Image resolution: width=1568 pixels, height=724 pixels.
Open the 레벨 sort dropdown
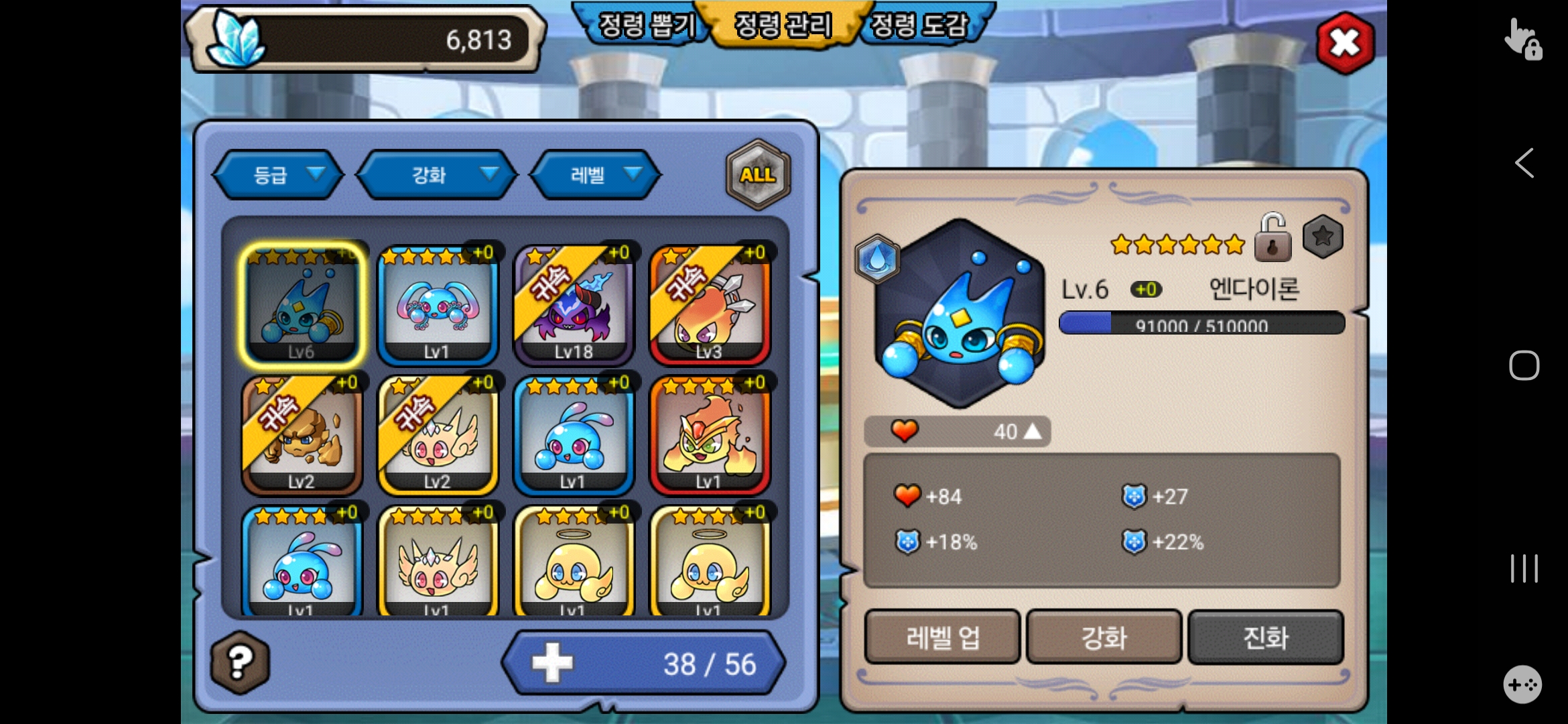click(x=595, y=175)
